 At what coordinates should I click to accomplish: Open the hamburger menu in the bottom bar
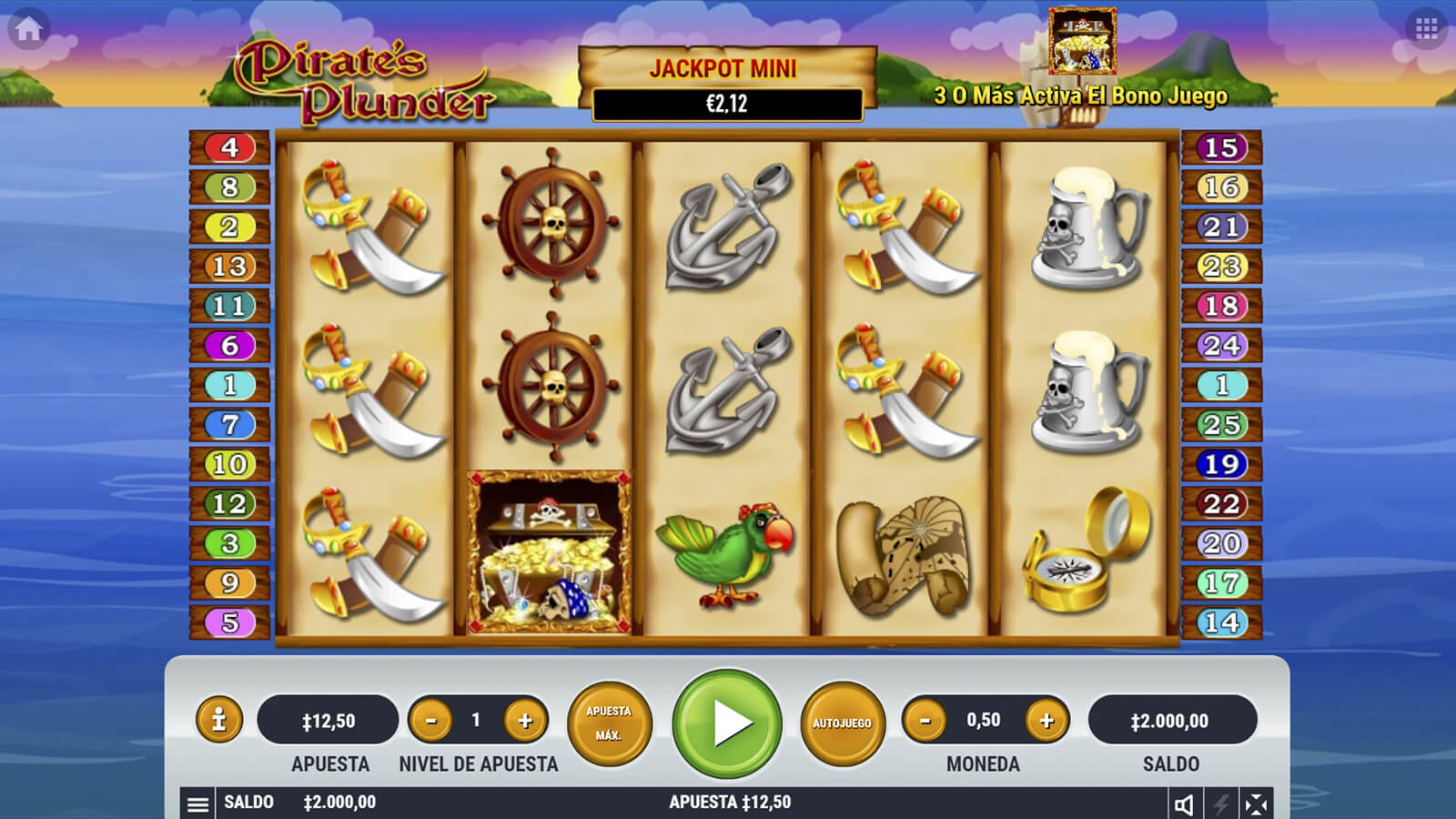(x=197, y=804)
